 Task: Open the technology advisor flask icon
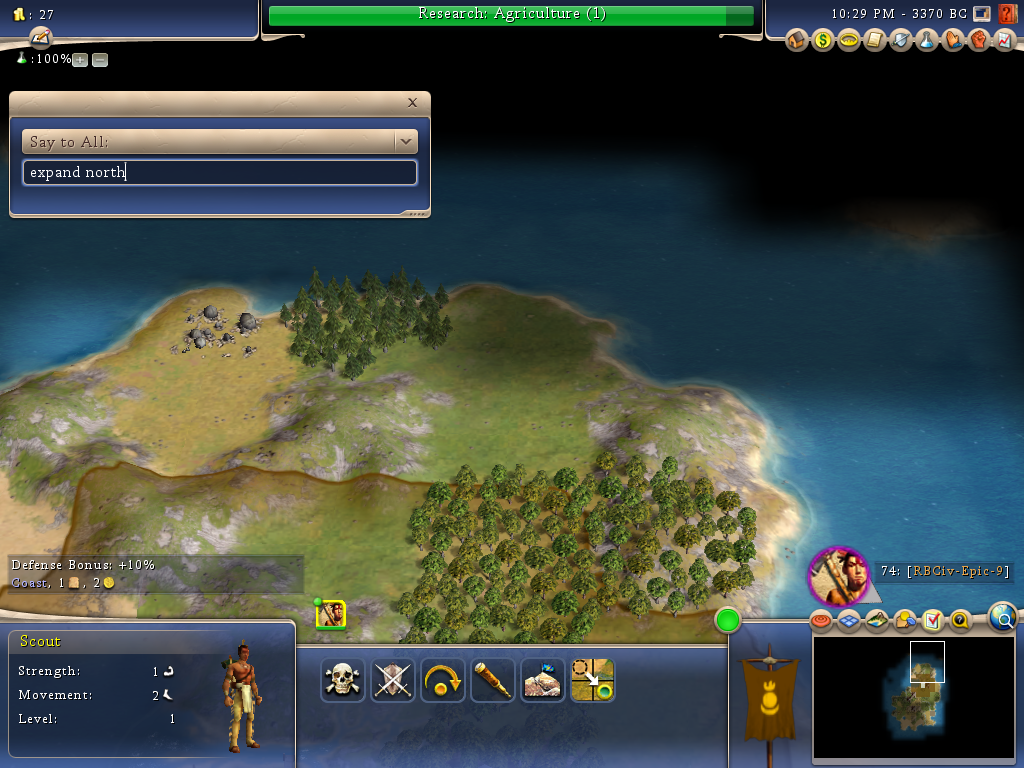tap(927, 41)
